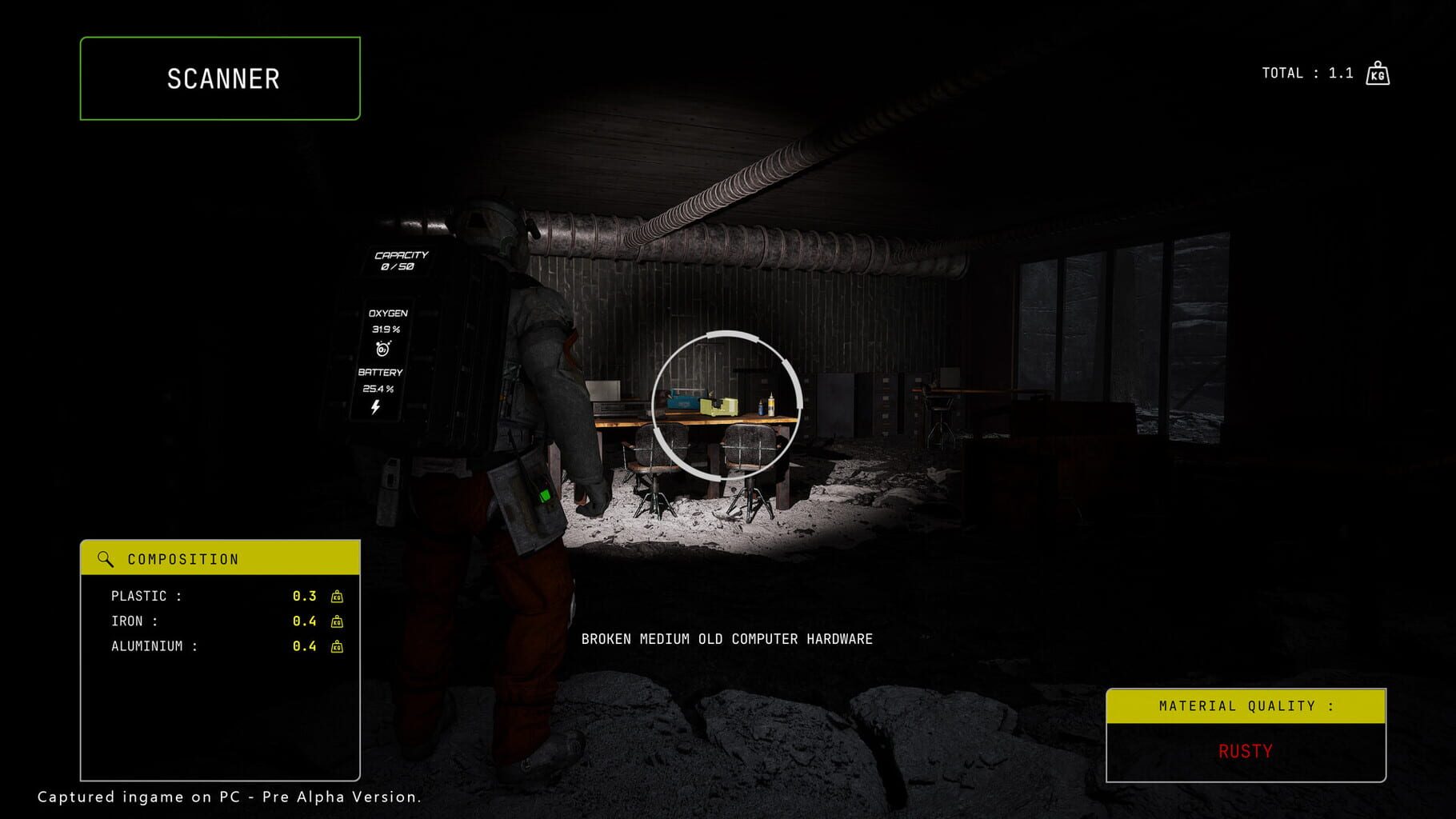Screen dimensions: 1456x819
Task: Collapse the CAPACITY 0/50 display
Action: click(401, 259)
